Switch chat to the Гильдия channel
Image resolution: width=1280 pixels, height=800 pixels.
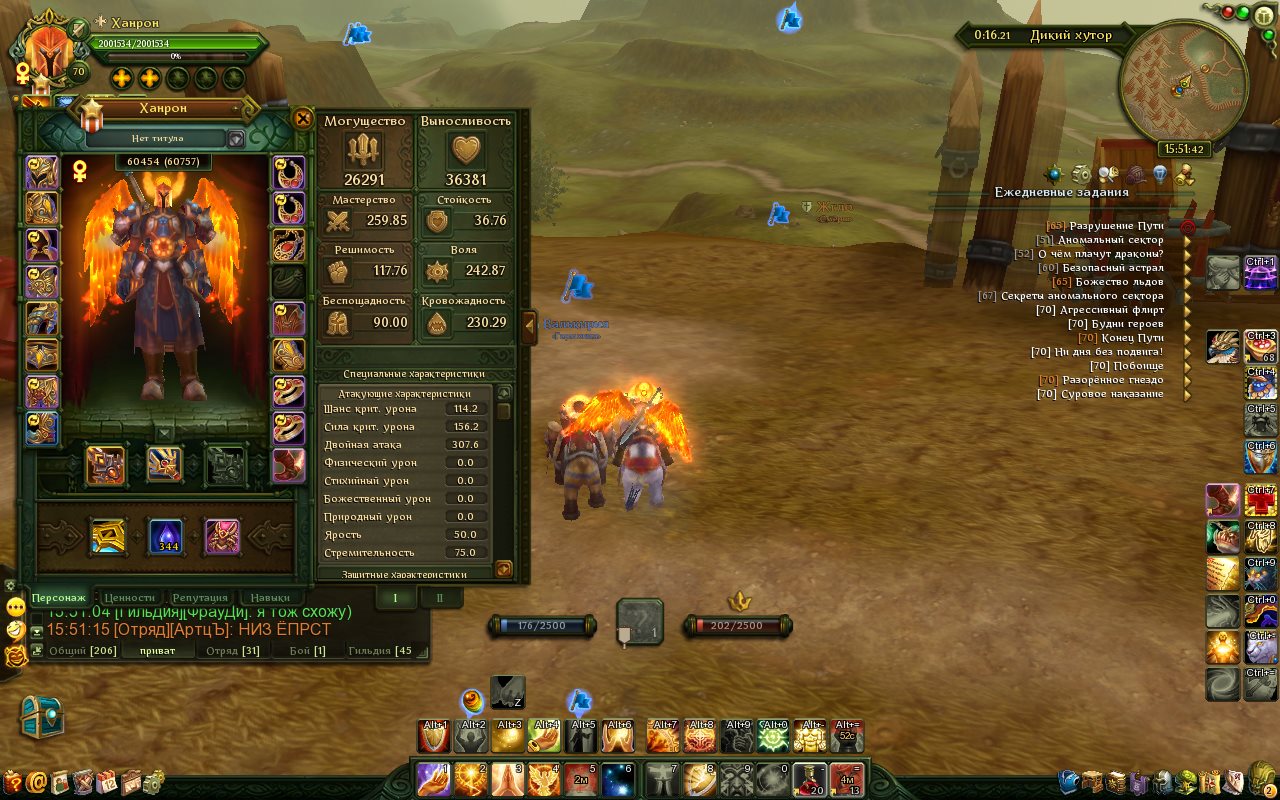click(380, 651)
